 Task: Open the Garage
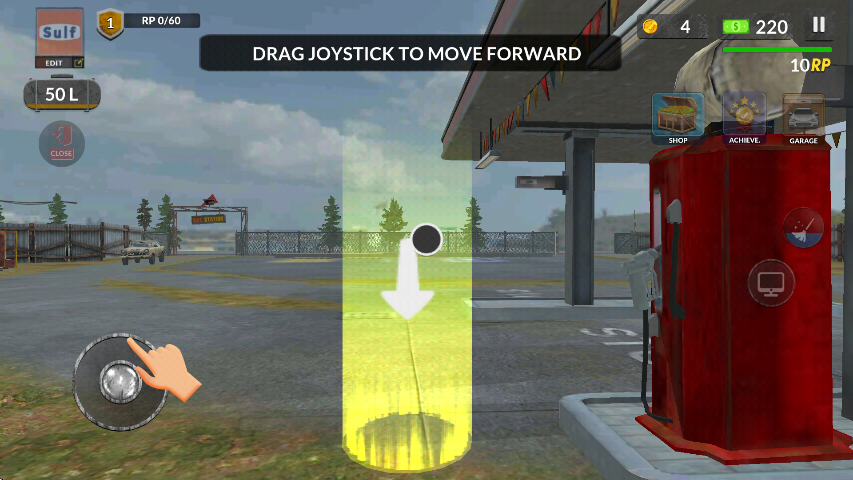pyautogui.click(x=803, y=118)
